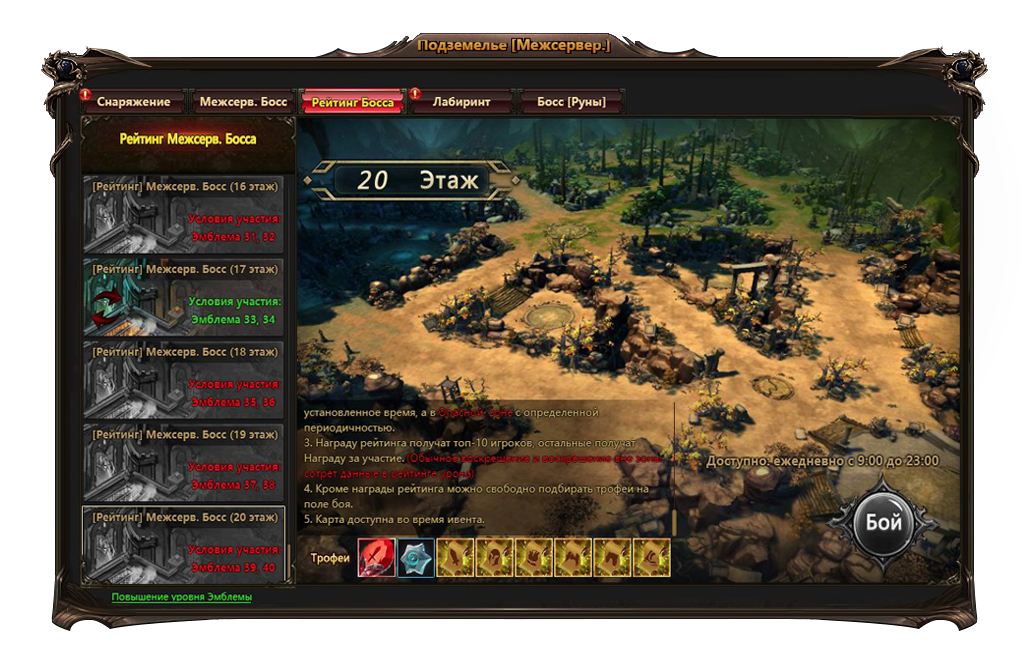Select the 20 этаж boss rating row

click(x=184, y=545)
